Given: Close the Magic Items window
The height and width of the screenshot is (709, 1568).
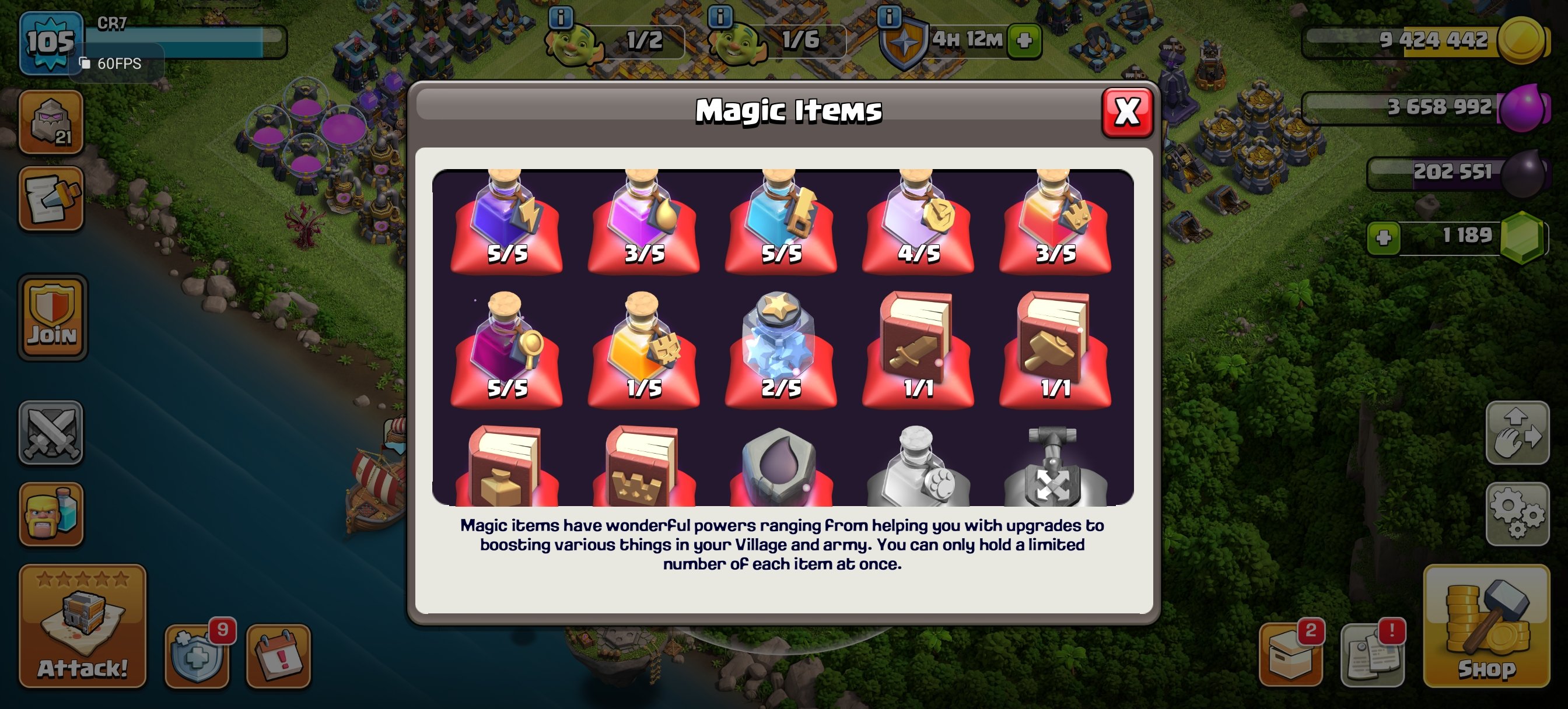Looking at the screenshot, I should tap(1128, 113).
